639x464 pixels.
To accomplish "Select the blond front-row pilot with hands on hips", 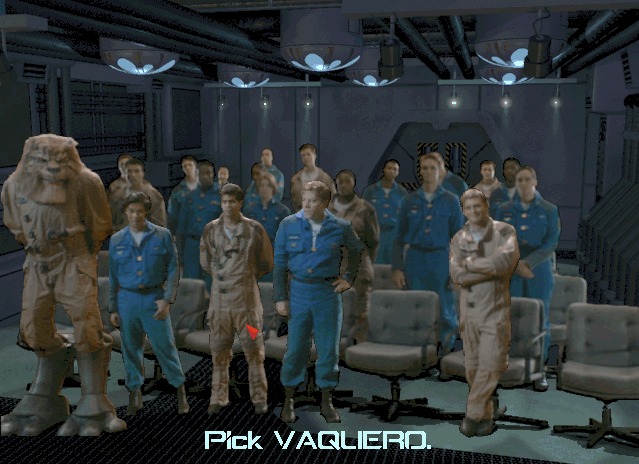I will pyautogui.click(x=314, y=280).
